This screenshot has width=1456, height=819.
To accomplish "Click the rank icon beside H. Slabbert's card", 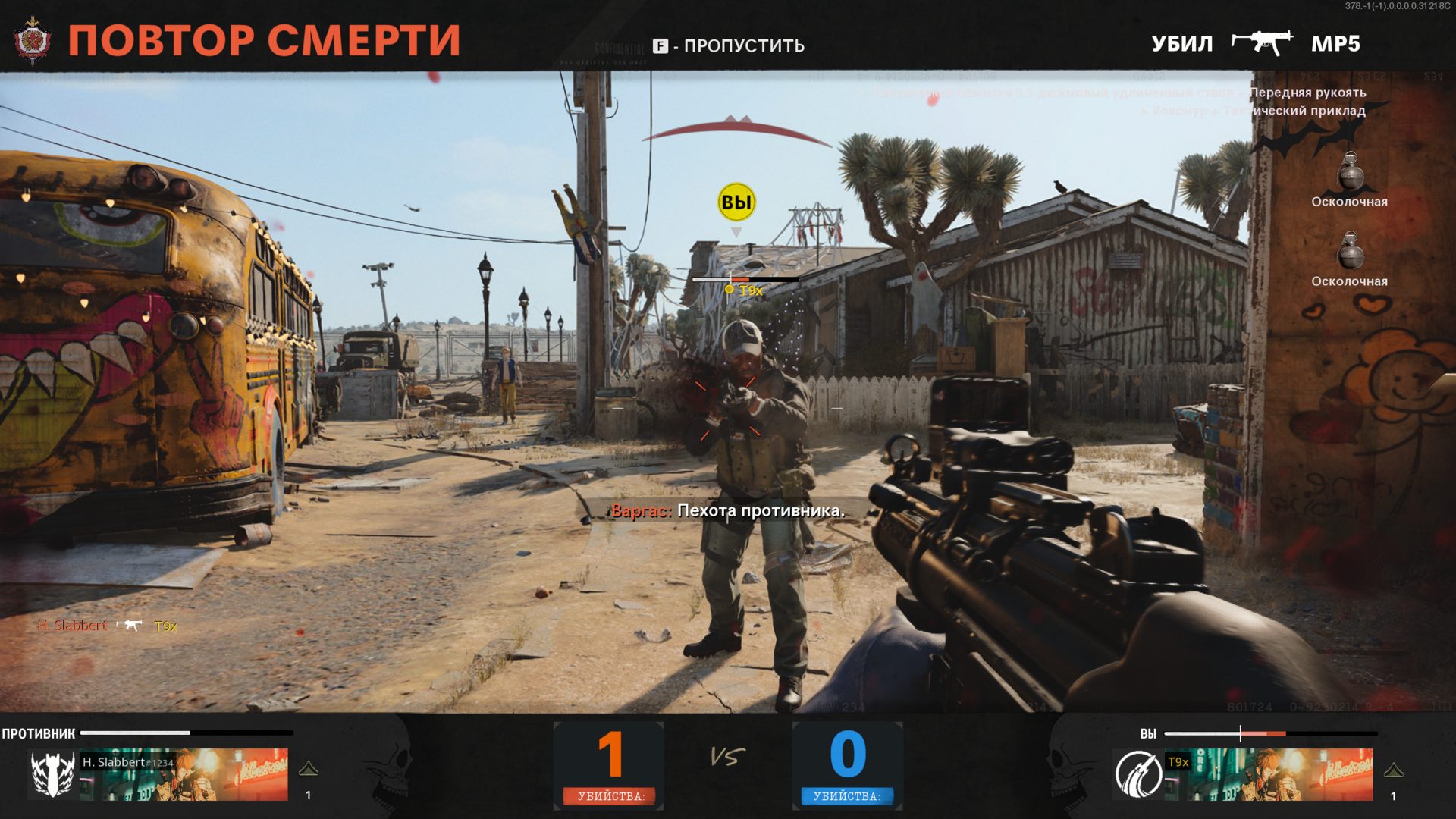I will point(309,770).
